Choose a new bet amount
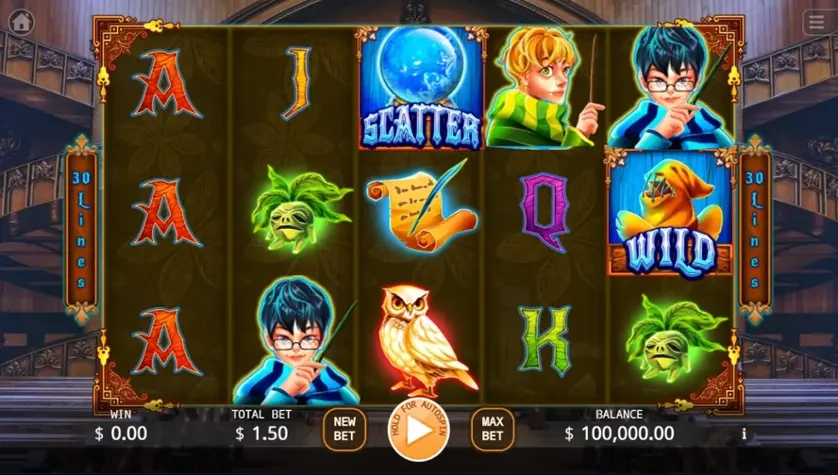 344,429
